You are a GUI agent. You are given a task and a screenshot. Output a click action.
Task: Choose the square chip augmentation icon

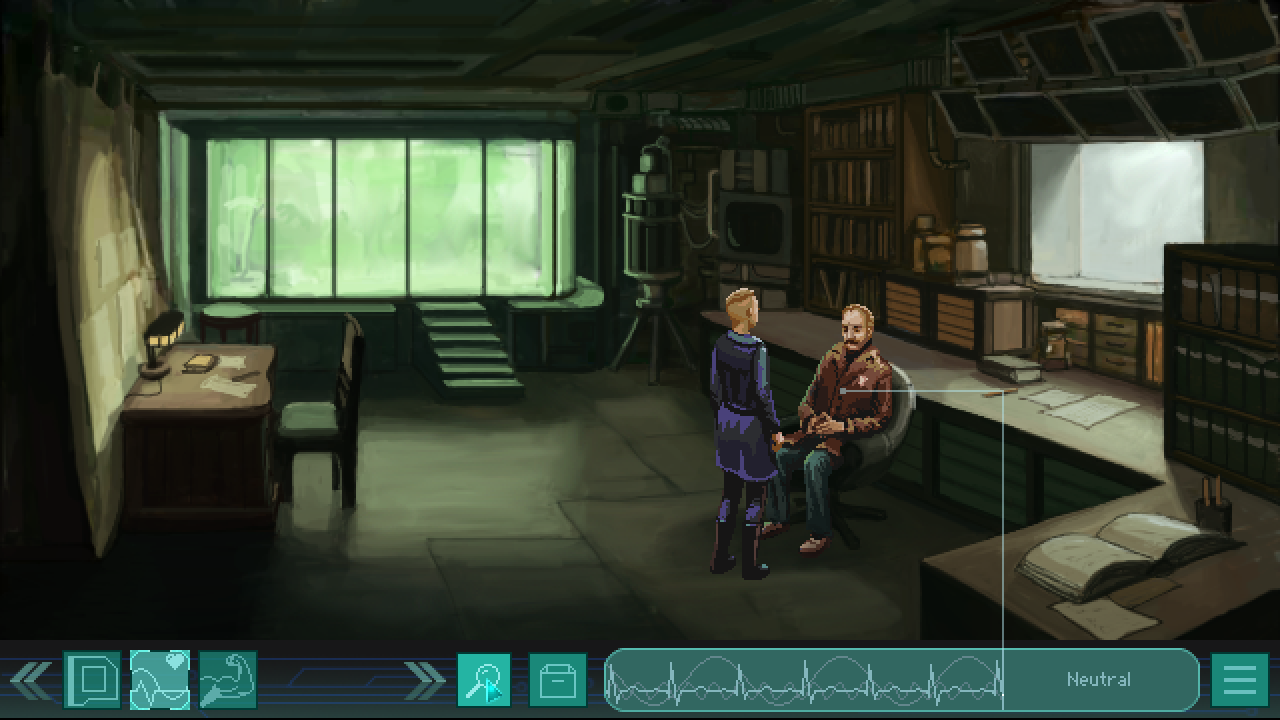pyautogui.click(x=92, y=680)
